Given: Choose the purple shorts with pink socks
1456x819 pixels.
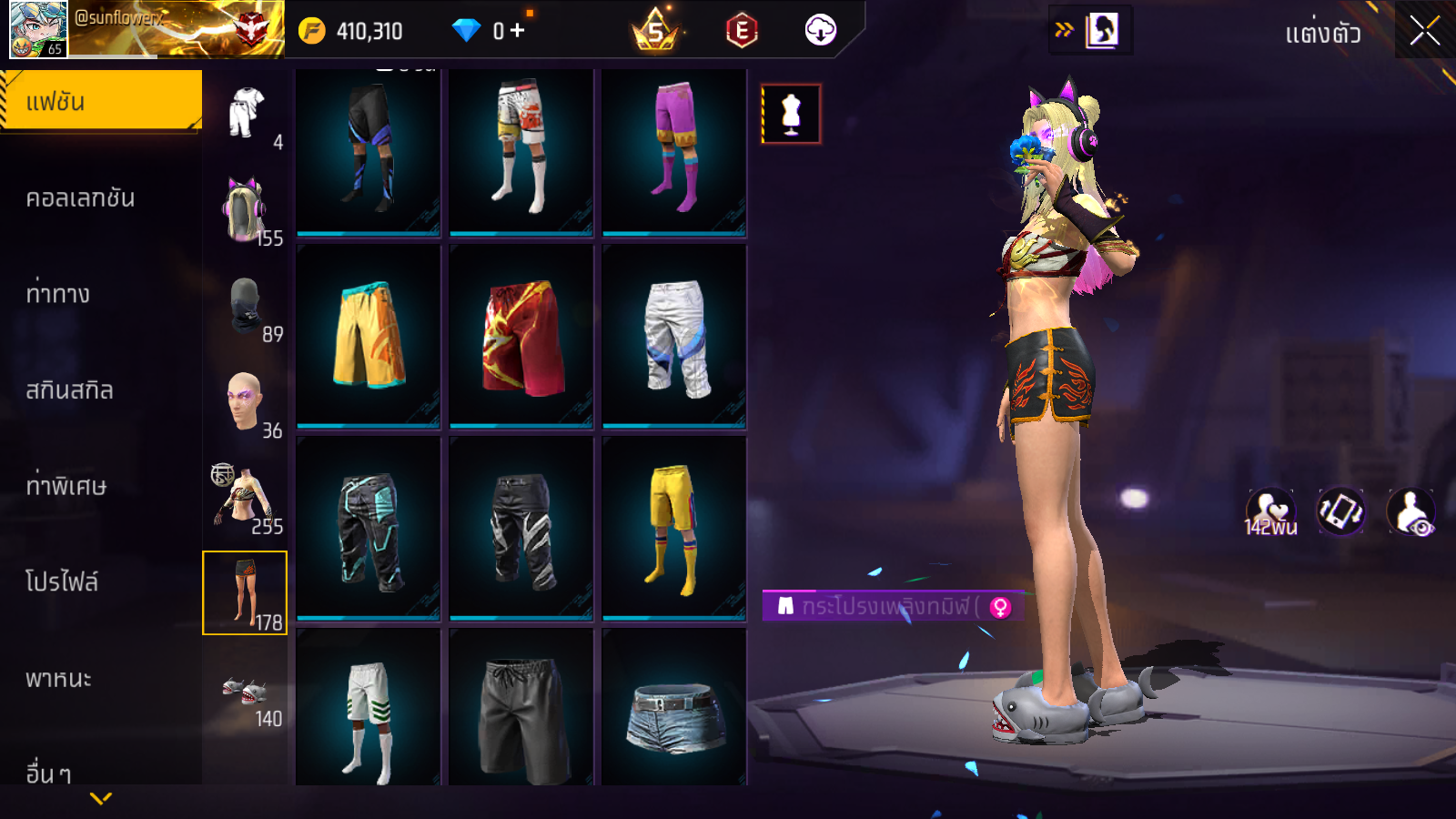Looking at the screenshot, I should [x=674, y=146].
